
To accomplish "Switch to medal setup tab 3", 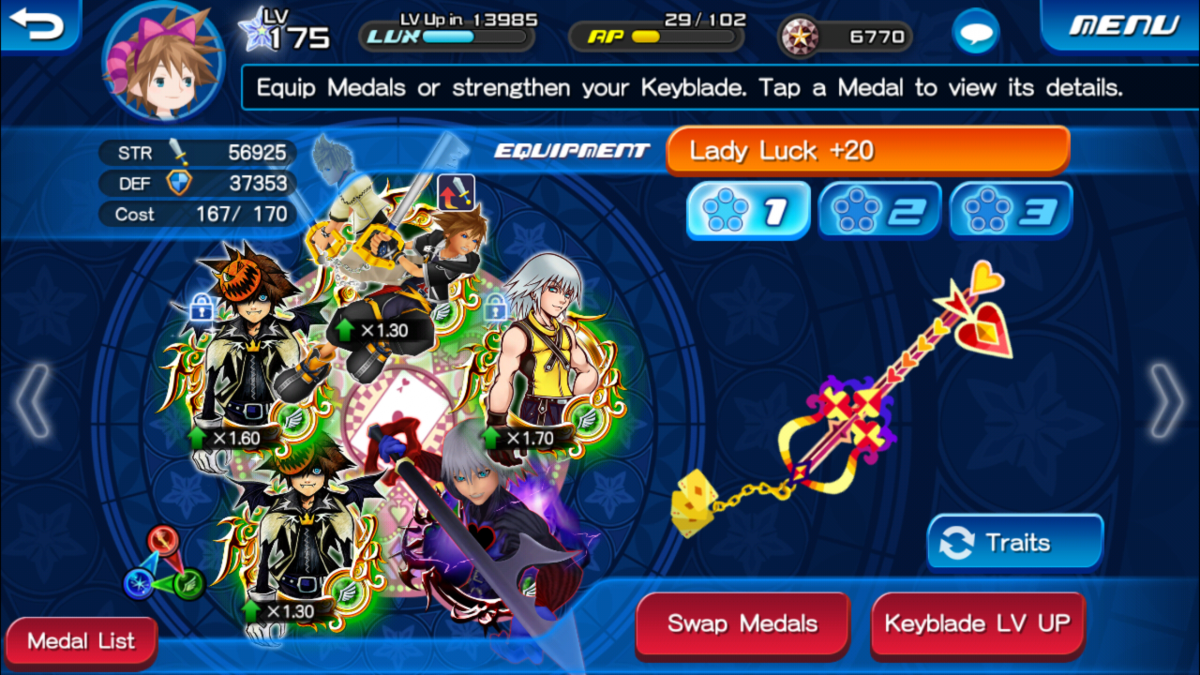I will (1010, 210).
